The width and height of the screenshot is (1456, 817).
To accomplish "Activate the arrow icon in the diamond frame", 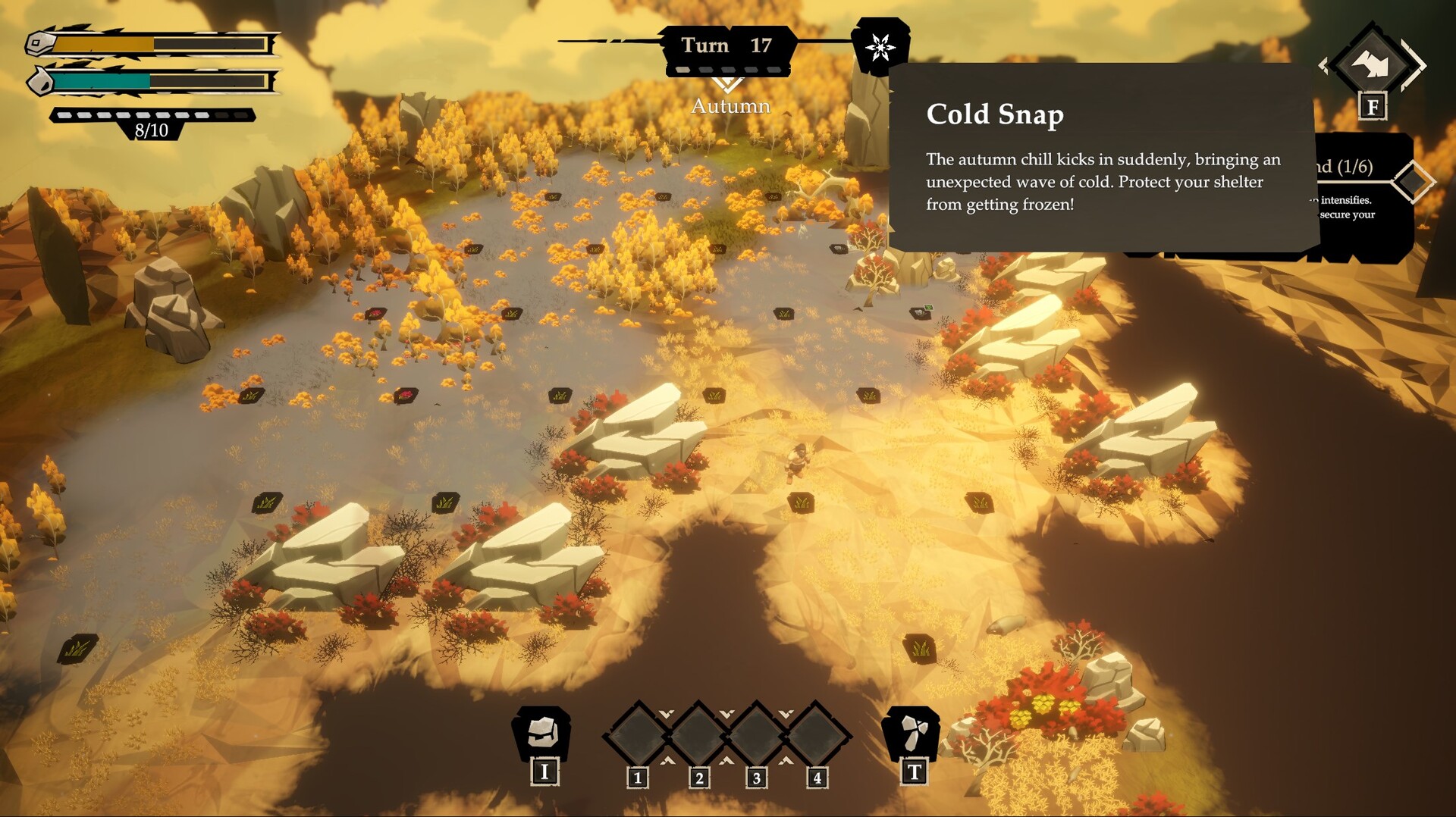I will [1371, 65].
